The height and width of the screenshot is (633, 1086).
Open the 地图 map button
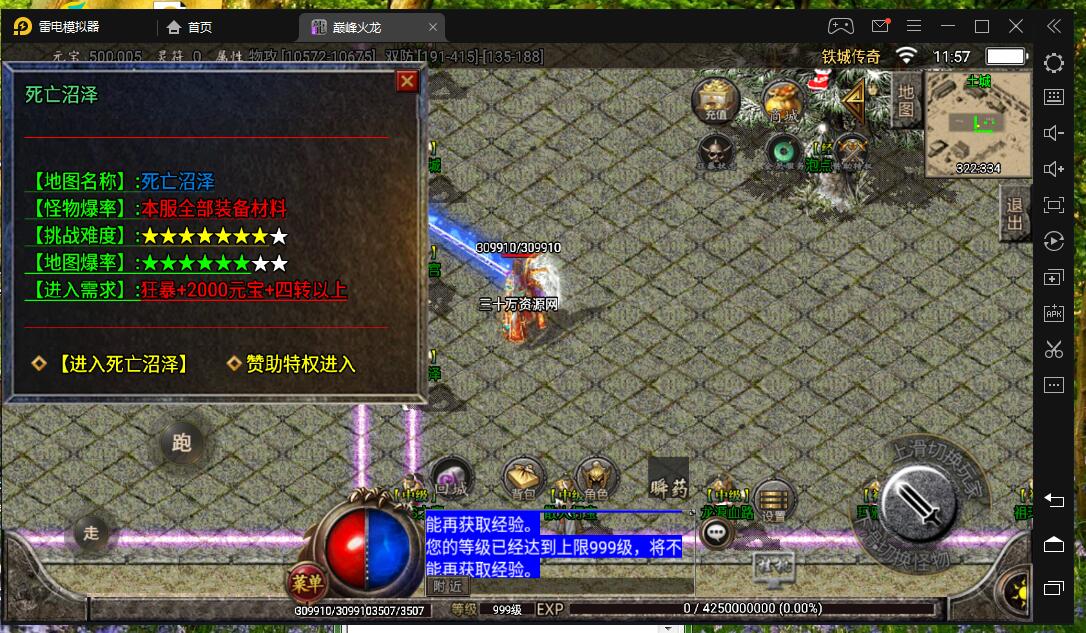(906, 101)
